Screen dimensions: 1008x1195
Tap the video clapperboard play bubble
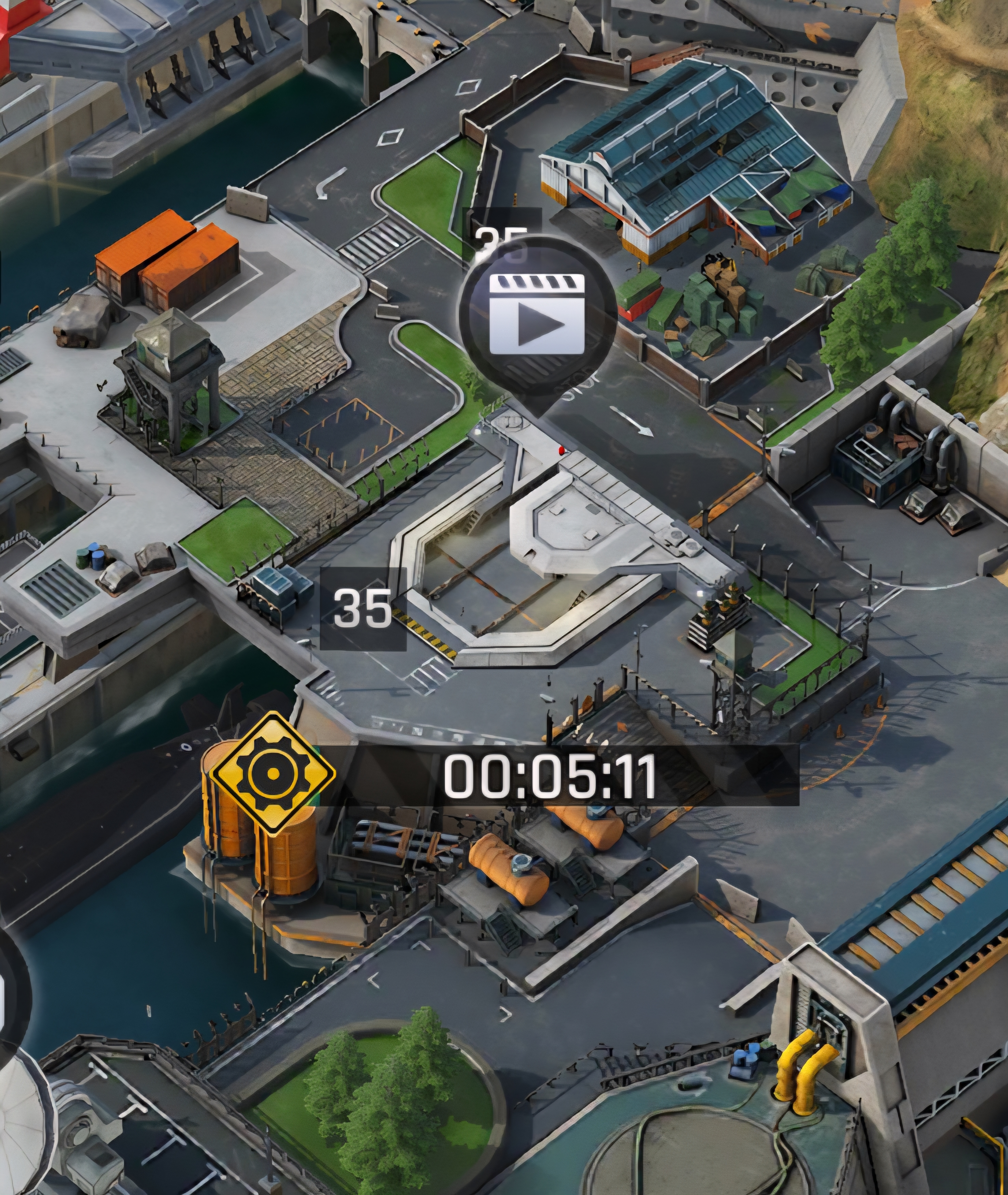coord(537,313)
